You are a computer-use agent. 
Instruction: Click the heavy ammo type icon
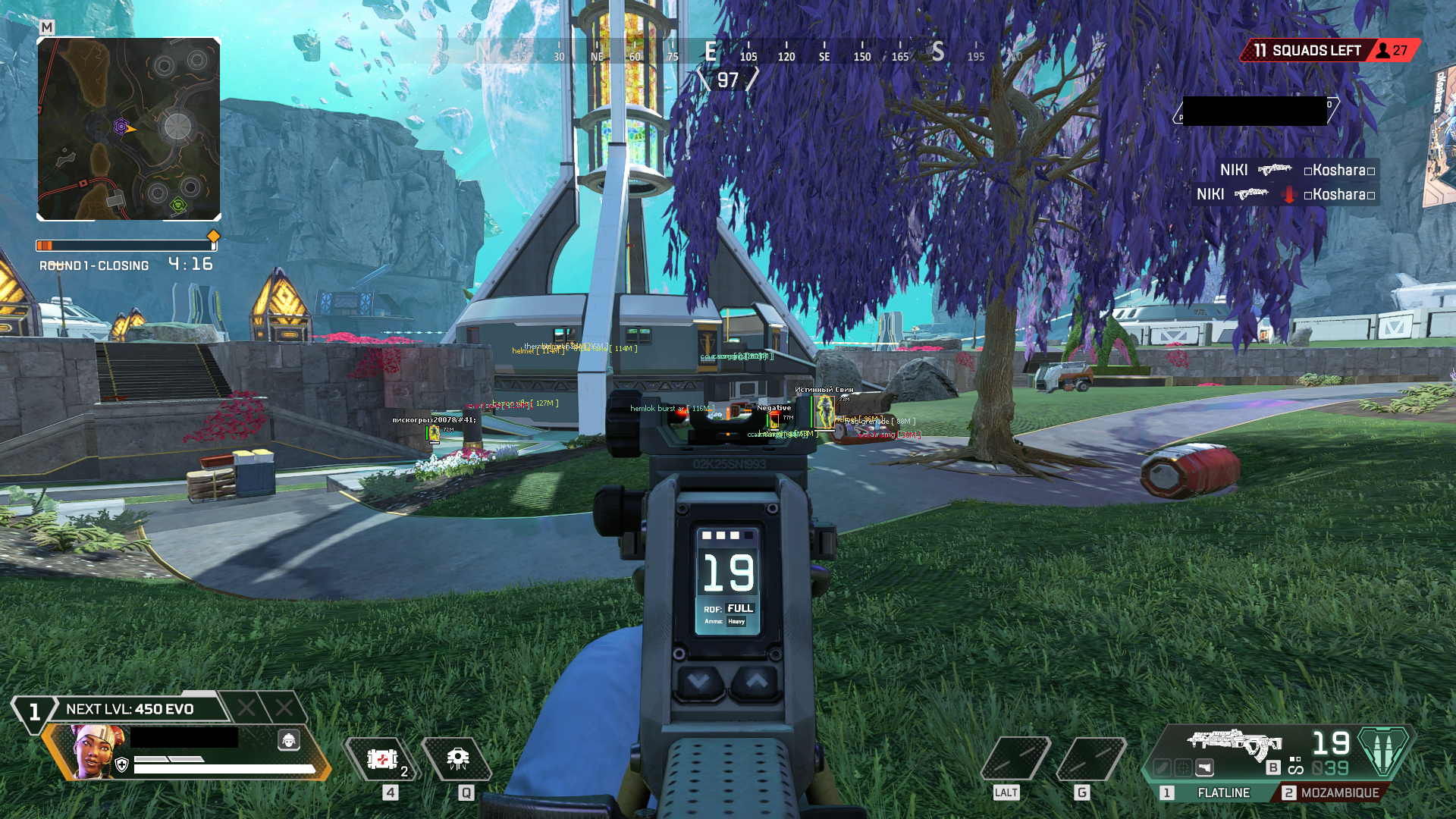(1383, 749)
